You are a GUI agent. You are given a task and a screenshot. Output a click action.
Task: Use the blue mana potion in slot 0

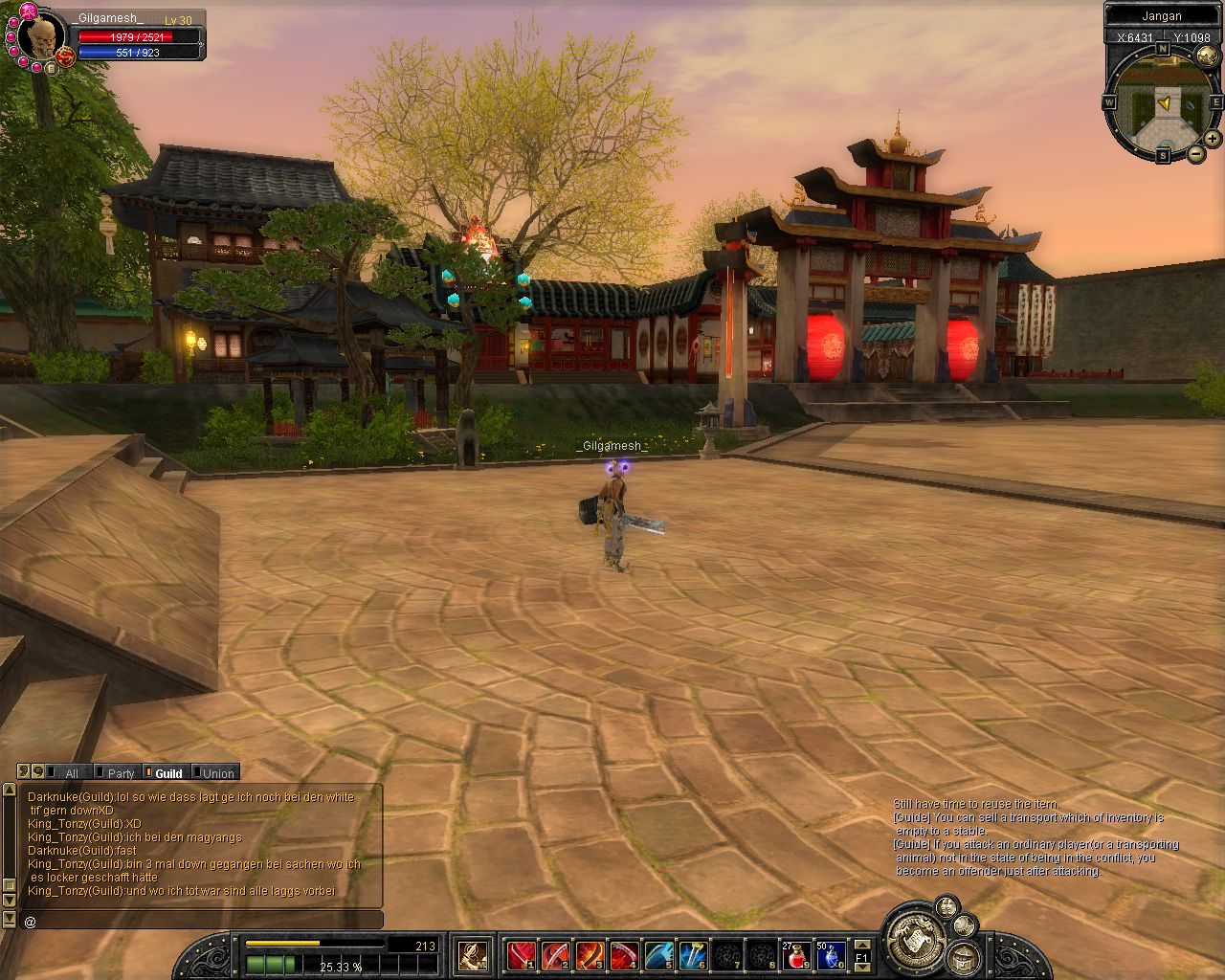pyautogui.click(x=830, y=954)
